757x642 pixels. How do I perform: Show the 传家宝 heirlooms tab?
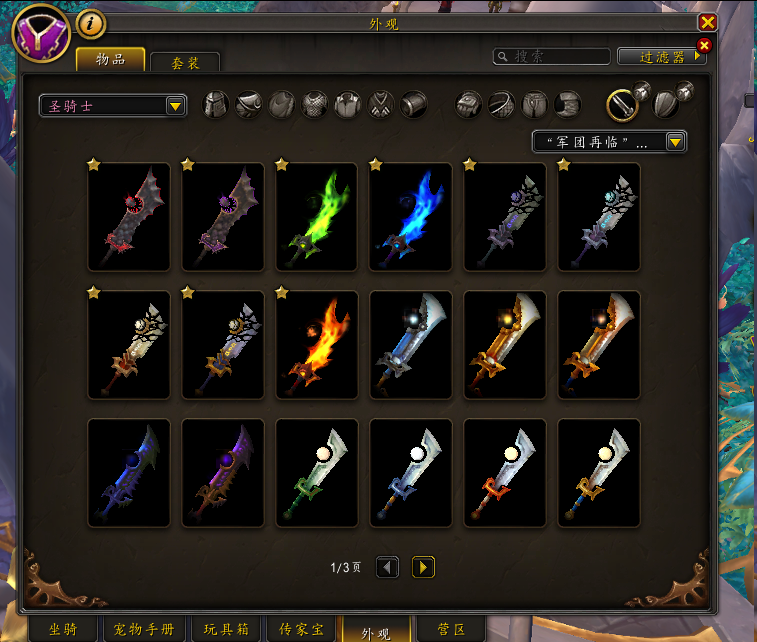click(299, 630)
